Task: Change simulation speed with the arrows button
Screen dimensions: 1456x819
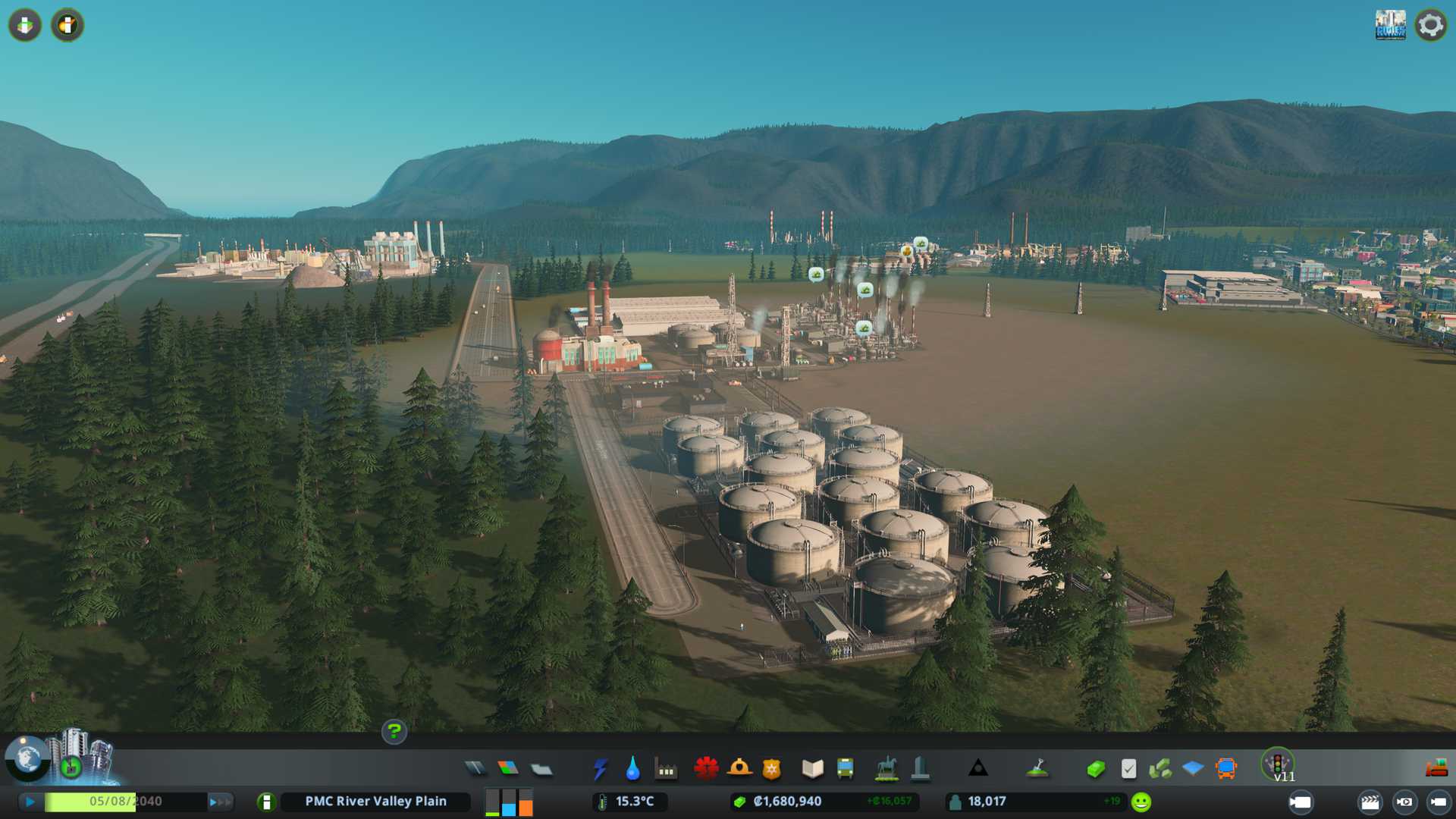Action: point(220,802)
